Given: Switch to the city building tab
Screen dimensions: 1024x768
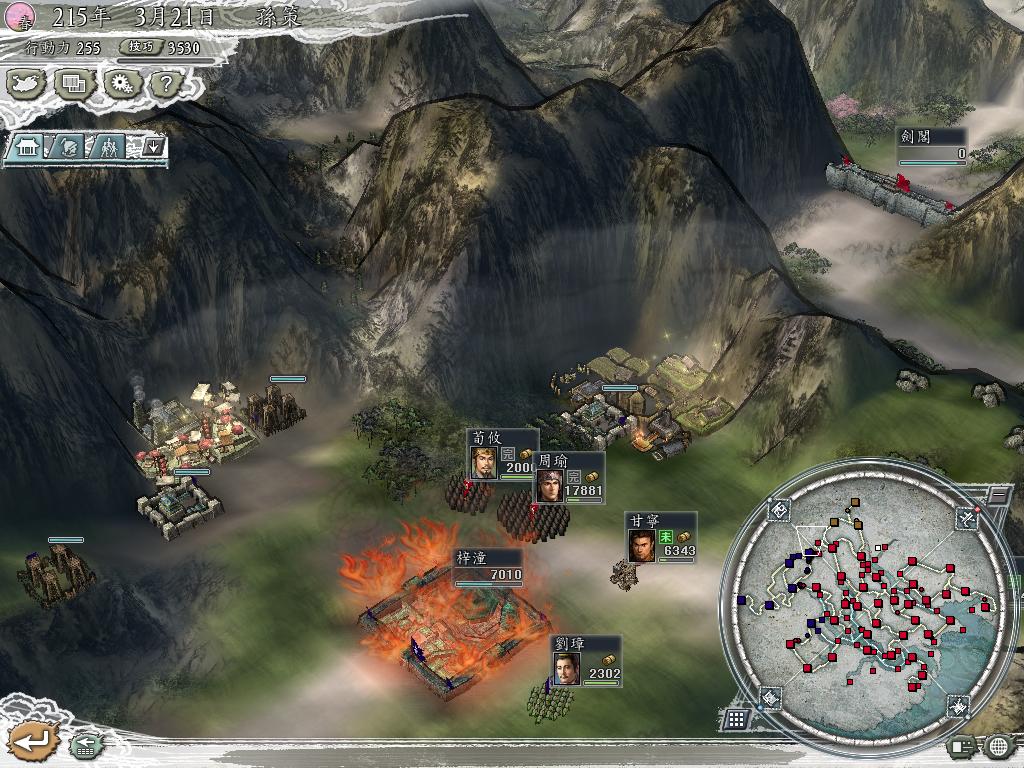Looking at the screenshot, I should click(27, 147).
